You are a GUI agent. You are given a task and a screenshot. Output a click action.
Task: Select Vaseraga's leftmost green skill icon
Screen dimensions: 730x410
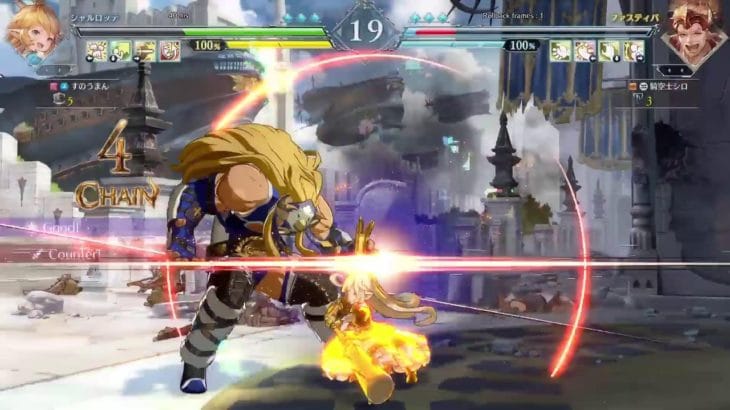(561, 51)
